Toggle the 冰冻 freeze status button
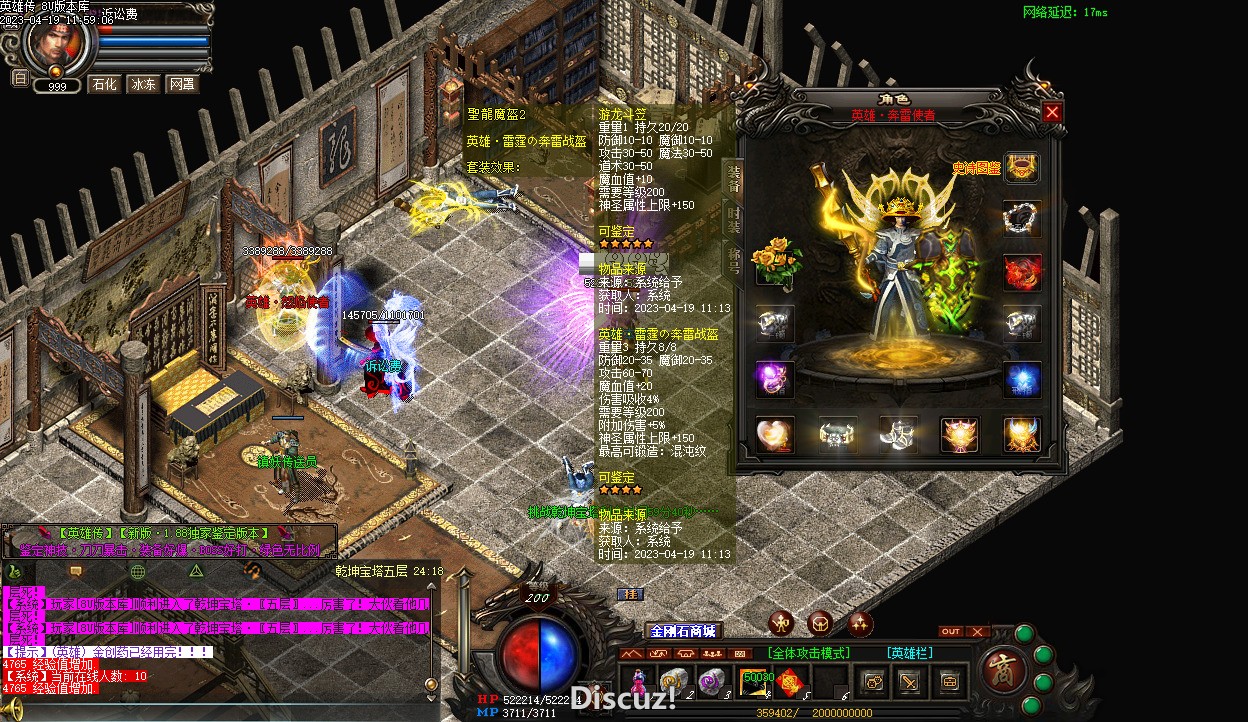The height and width of the screenshot is (722, 1248). (143, 84)
